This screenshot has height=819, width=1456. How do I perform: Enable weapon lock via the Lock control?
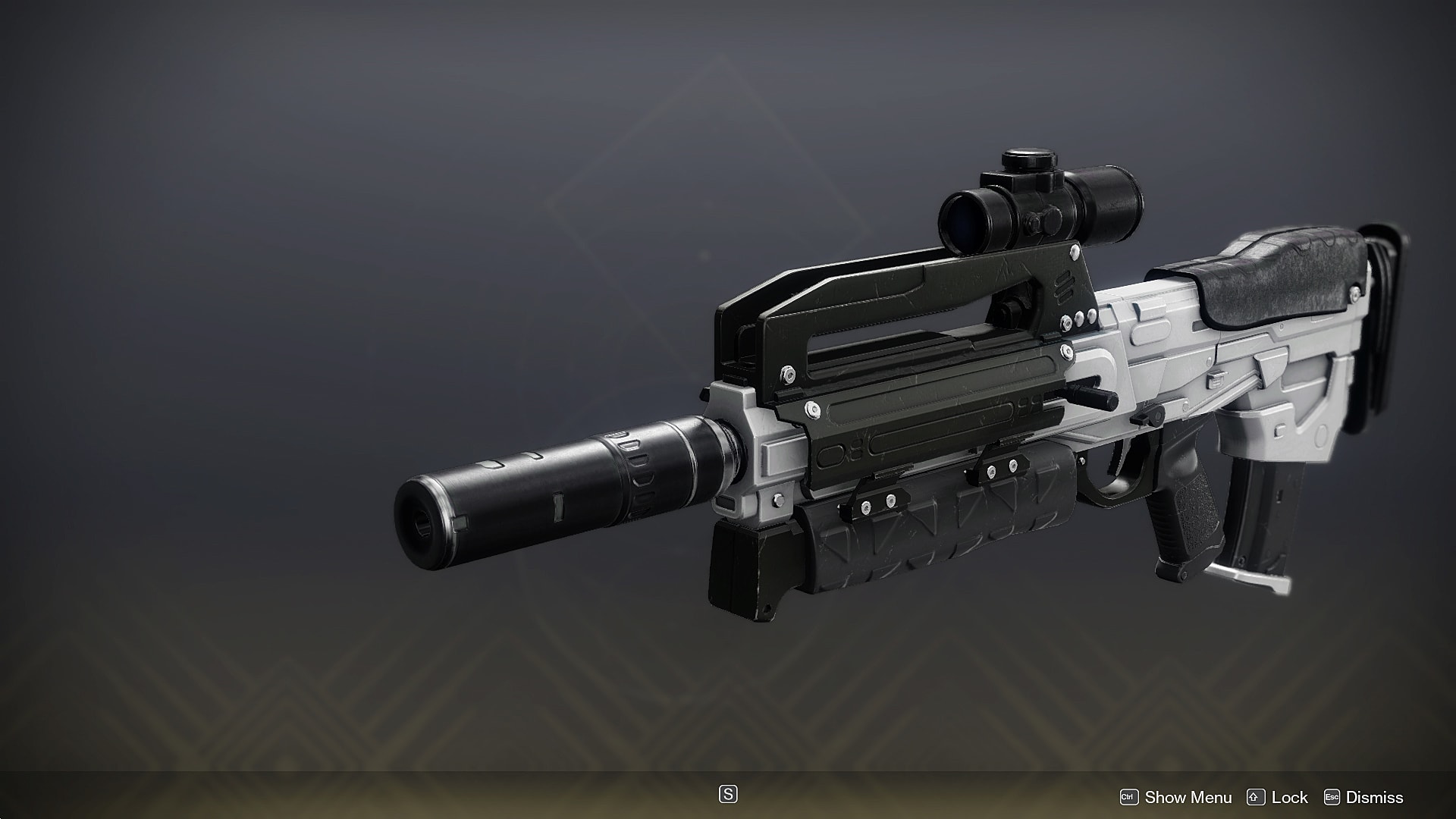[x=1288, y=797]
